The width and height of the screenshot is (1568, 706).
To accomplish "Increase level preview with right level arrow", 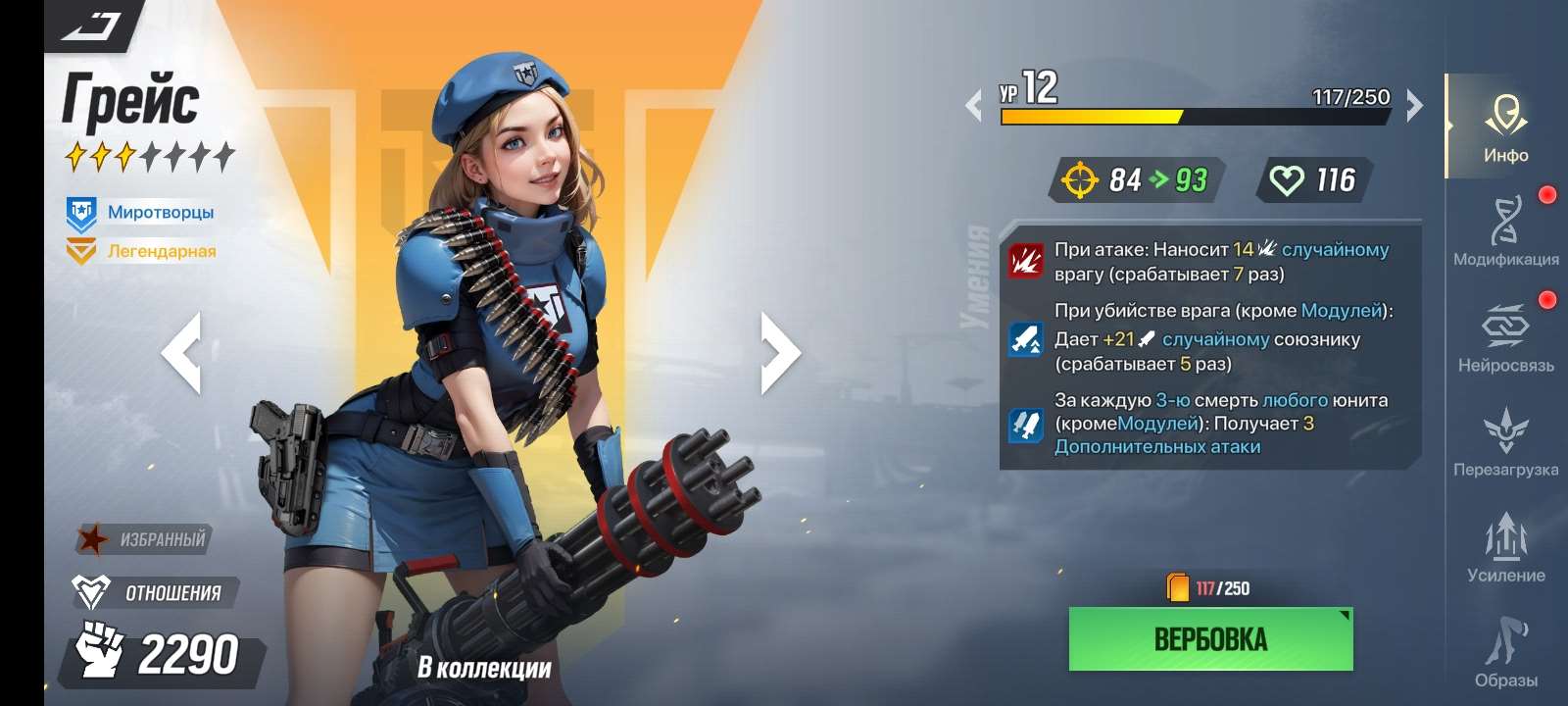I will tap(1414, 105).
